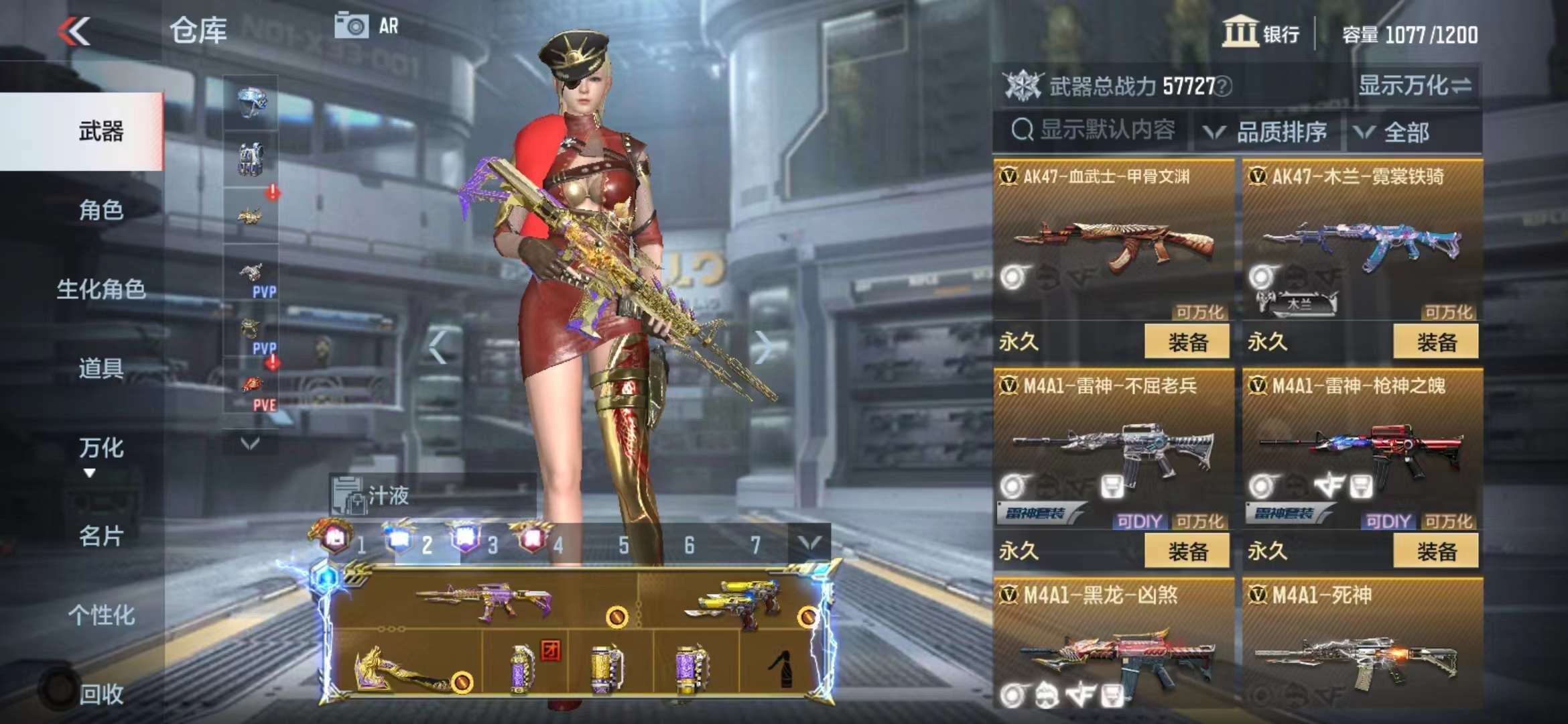Switch to the 生化角色 tab
This screenshot has height=724, width=1568.
point(101,290)
